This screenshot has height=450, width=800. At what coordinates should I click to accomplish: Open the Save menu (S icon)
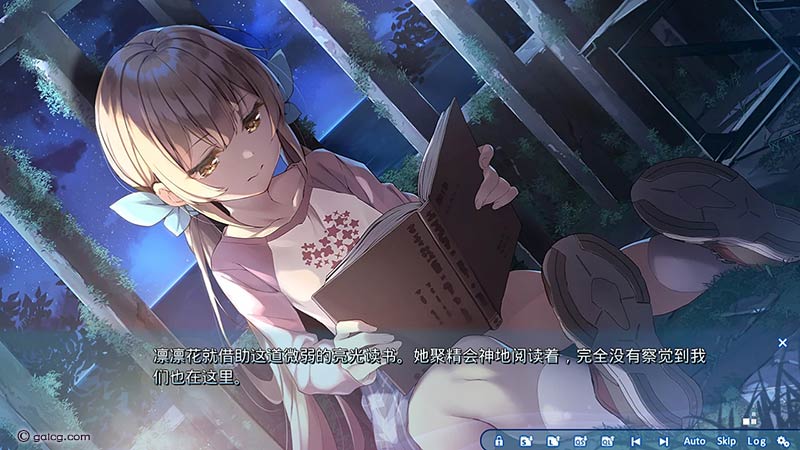point(526,441)
